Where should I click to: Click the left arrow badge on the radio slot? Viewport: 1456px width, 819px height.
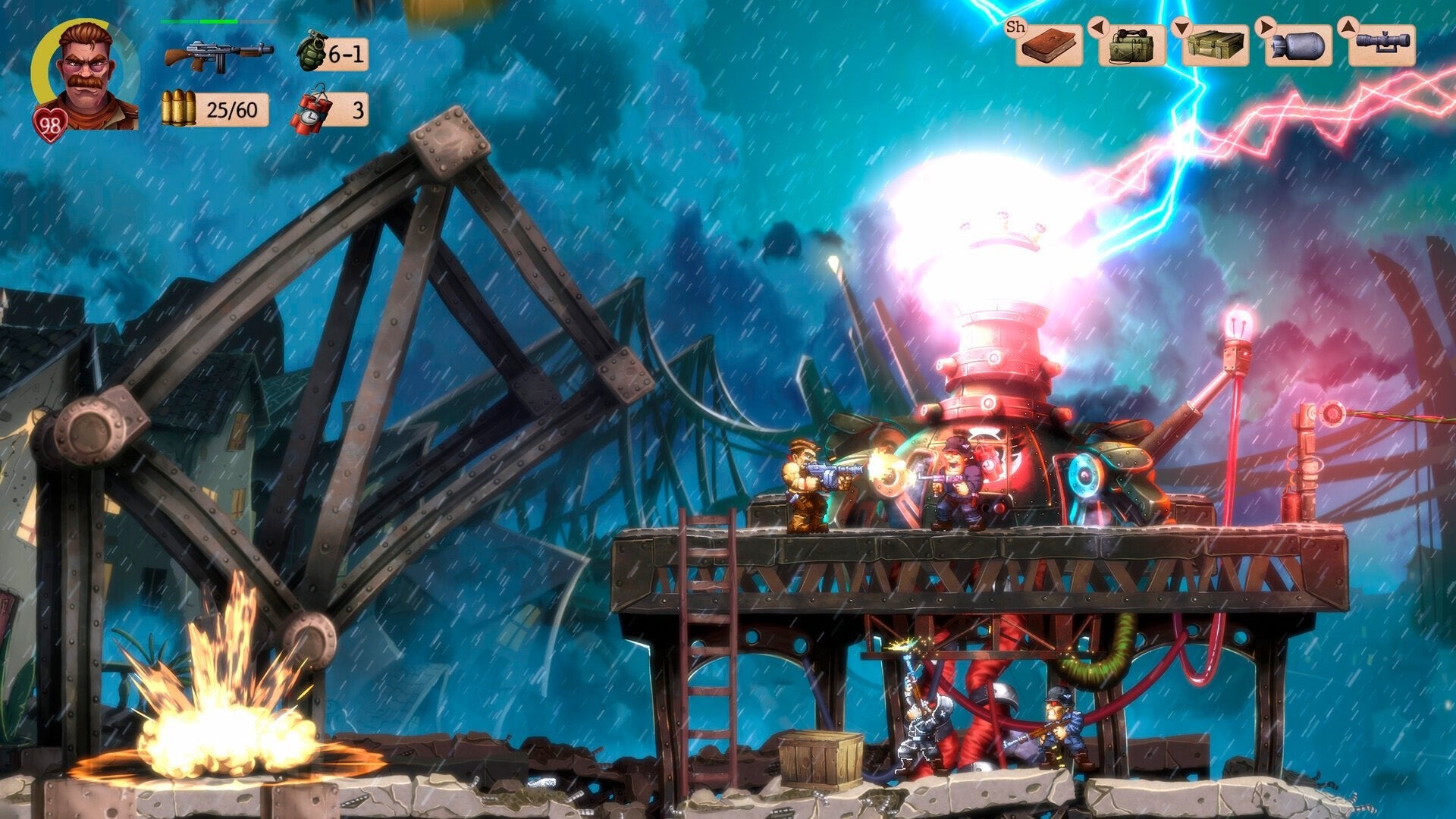[1100, 28]
